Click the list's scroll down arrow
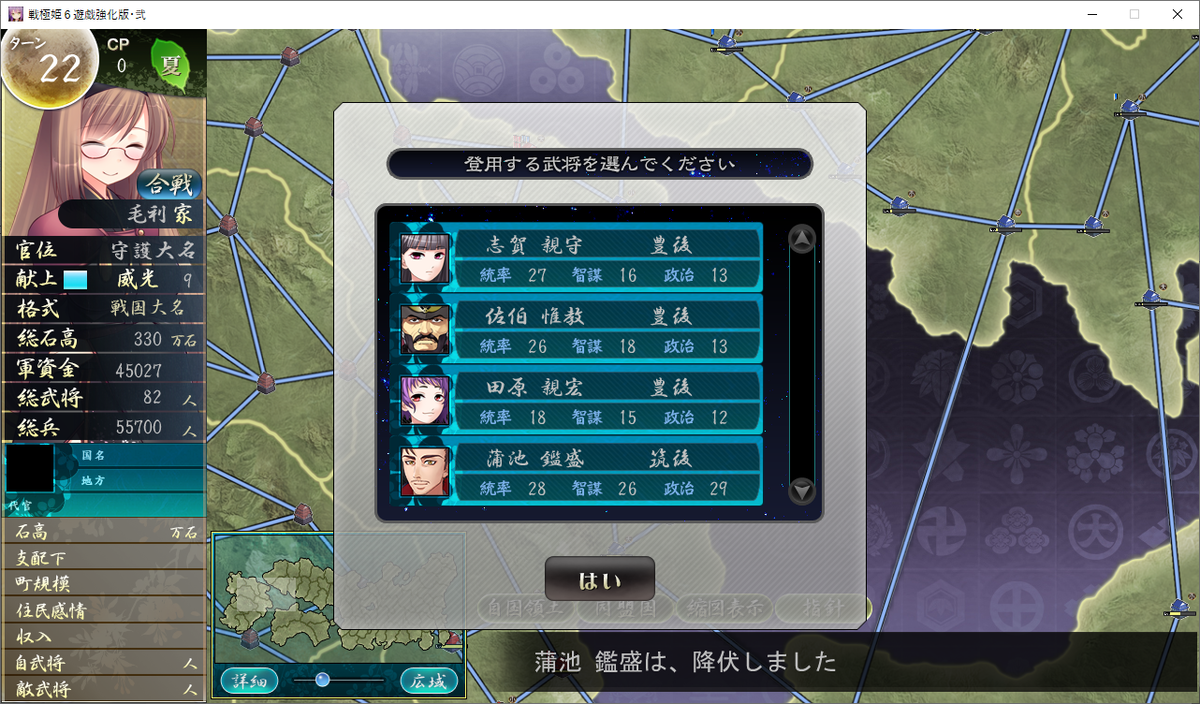 click(802, 491)
